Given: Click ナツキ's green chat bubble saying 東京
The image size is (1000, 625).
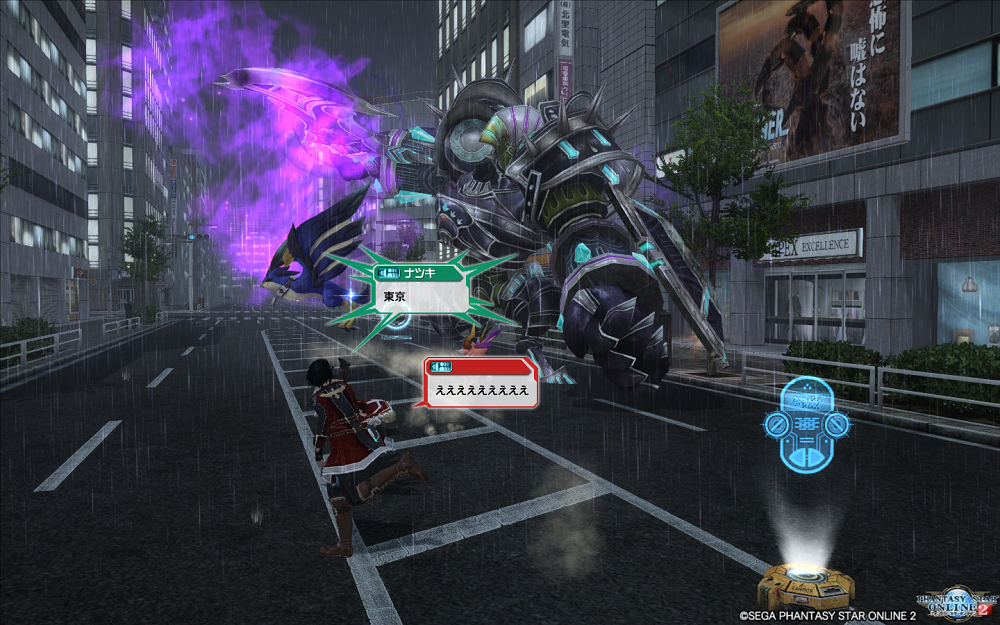Looking at the screenshot, I should pos(421,296).
